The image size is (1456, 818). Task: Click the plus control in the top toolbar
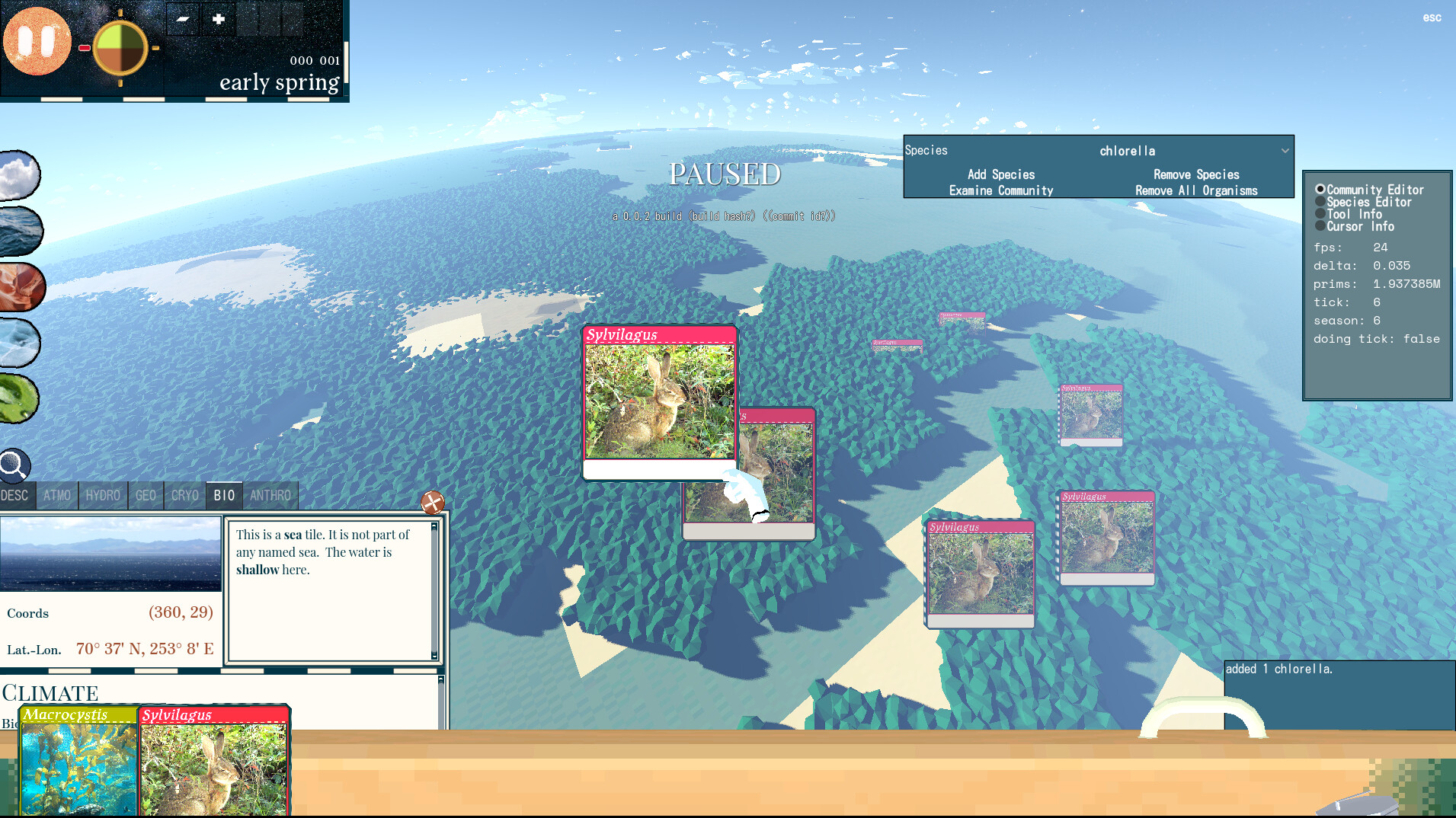(x=219, y=19)
